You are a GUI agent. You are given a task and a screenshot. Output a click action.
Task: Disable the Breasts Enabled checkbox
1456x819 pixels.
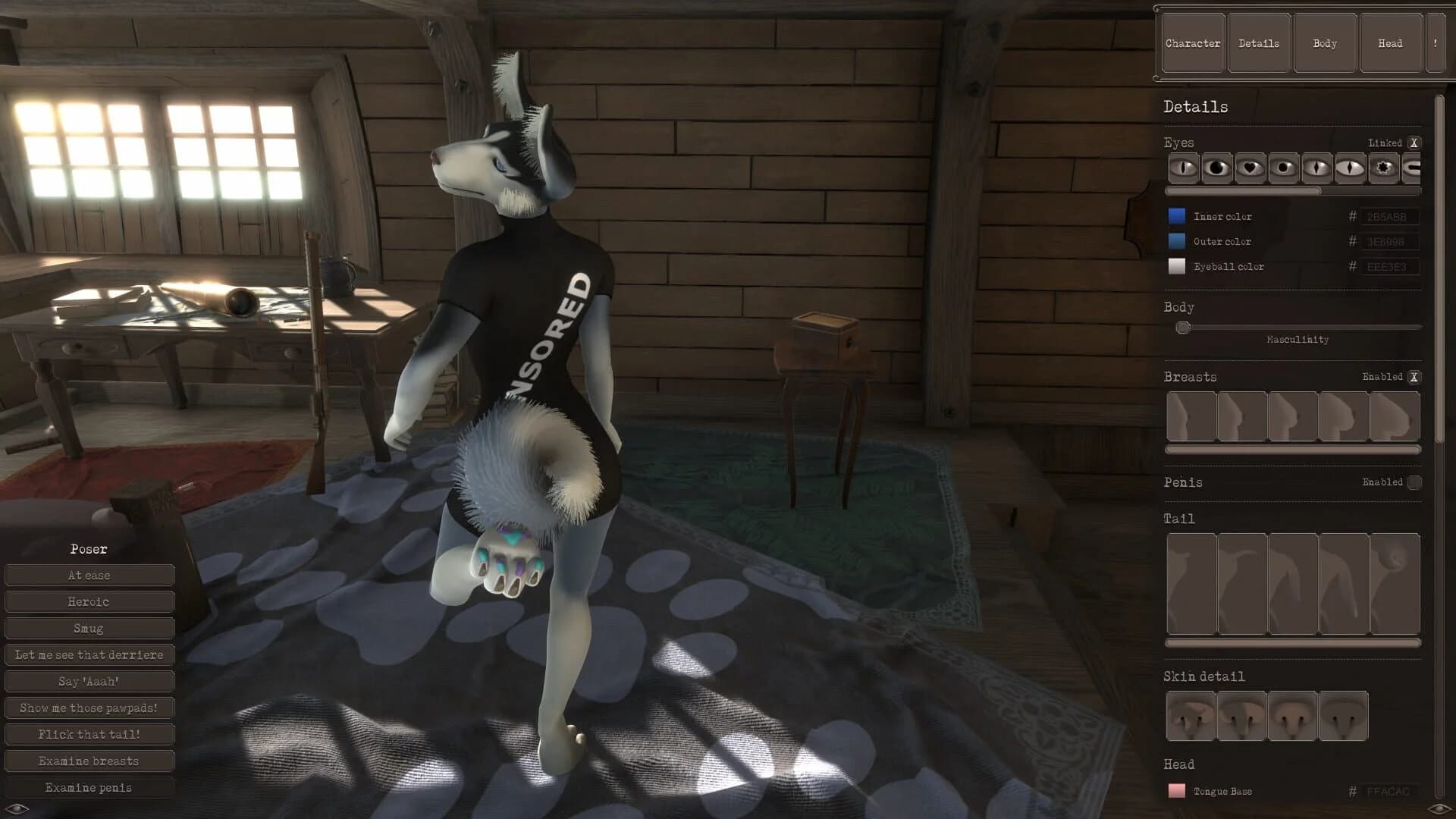pos(1415,377)
